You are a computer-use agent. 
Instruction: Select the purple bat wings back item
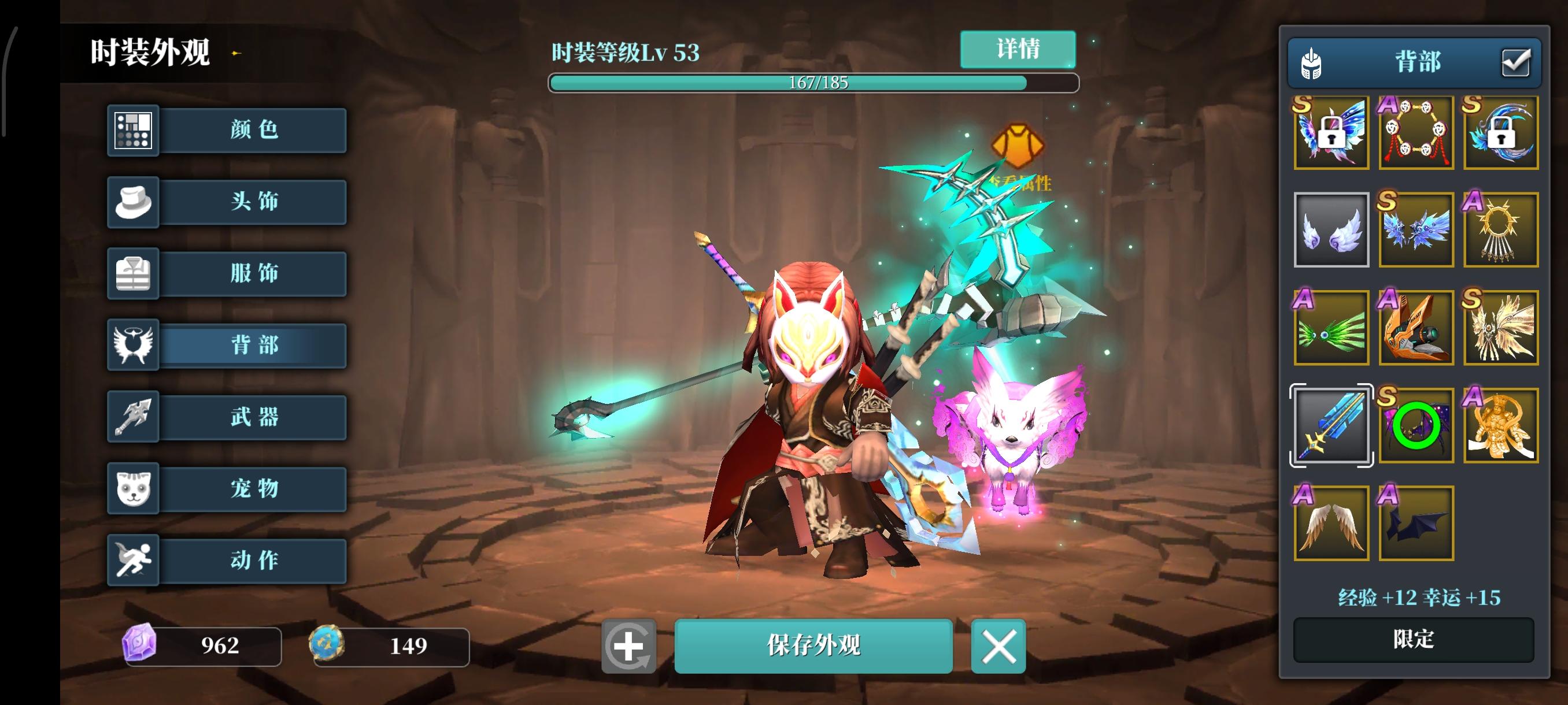pyautogui.click(x=1416, y=523)
